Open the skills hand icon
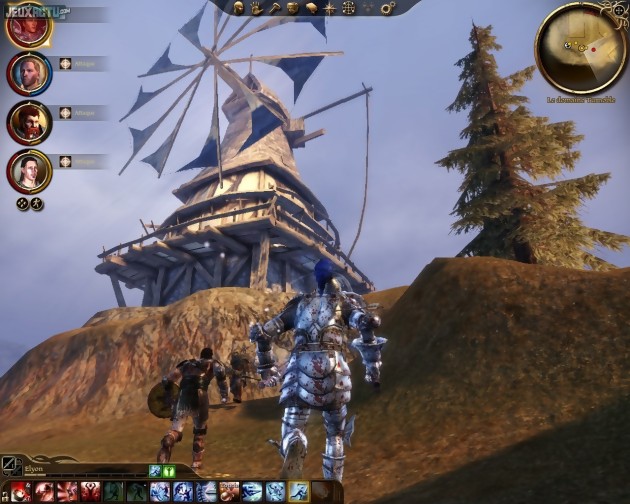Image resolution: width=630 pixels, height=504 pixels. point(258,8)
